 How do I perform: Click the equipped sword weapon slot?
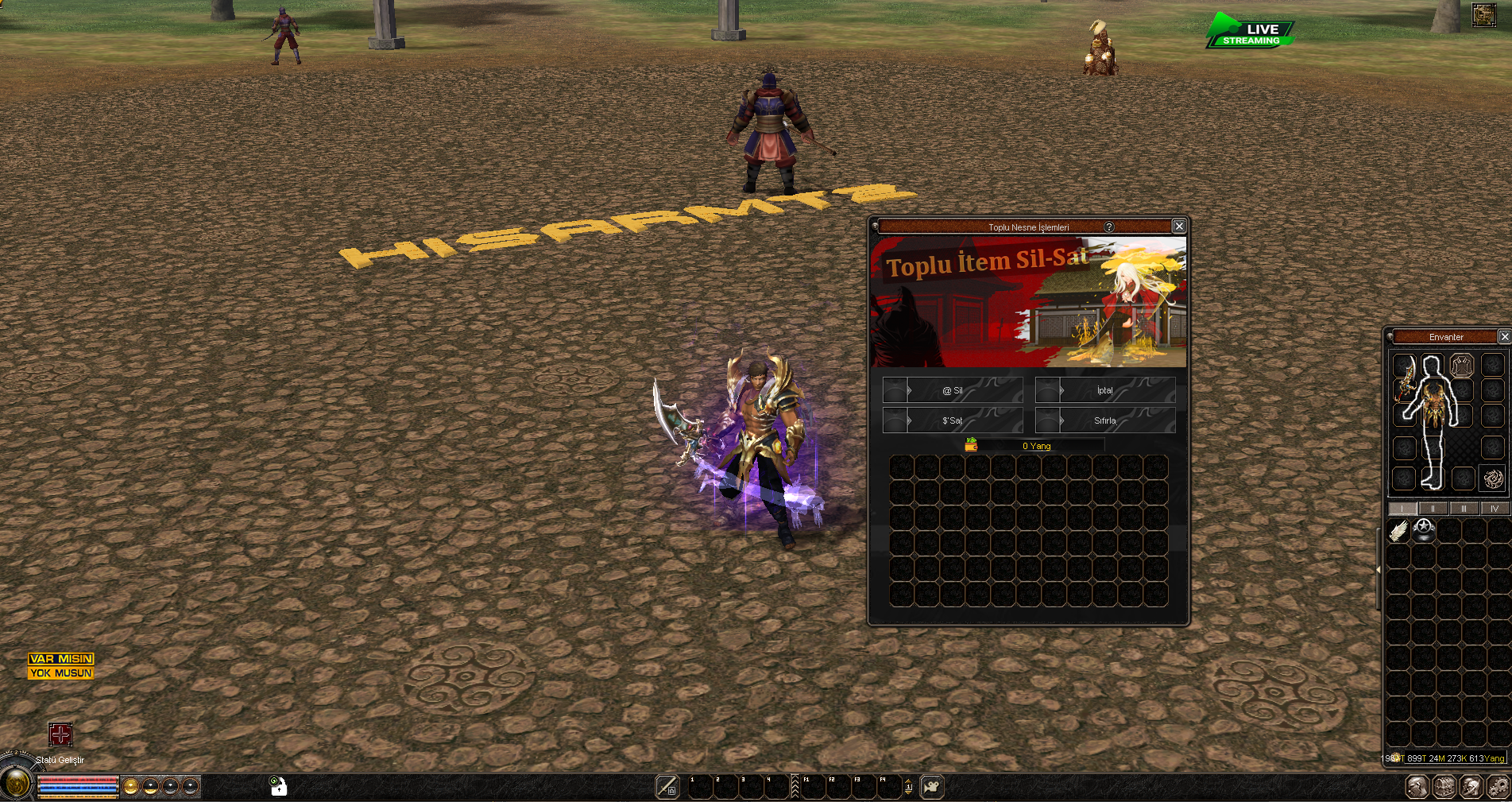(1405, 378)
